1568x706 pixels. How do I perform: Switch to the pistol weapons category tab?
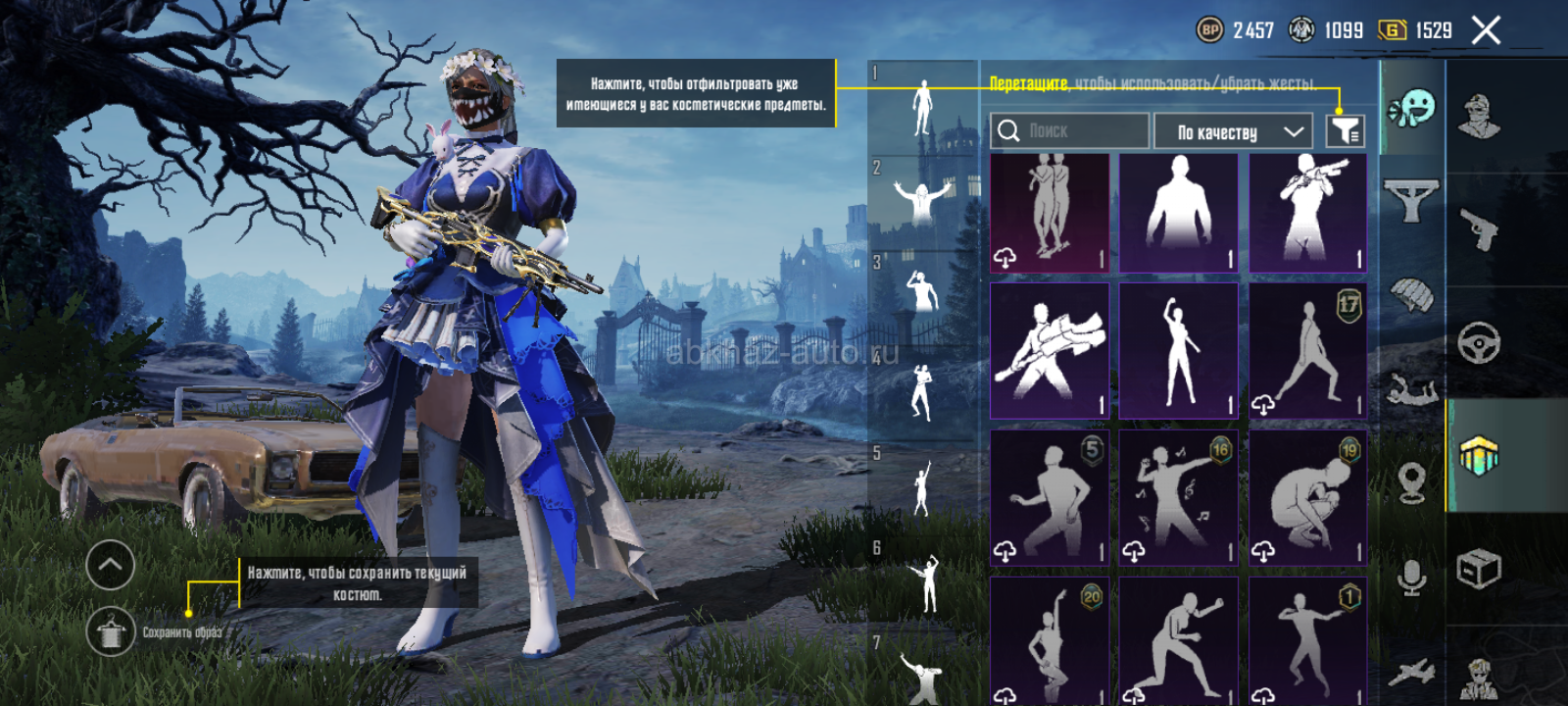coord(1479,229)
